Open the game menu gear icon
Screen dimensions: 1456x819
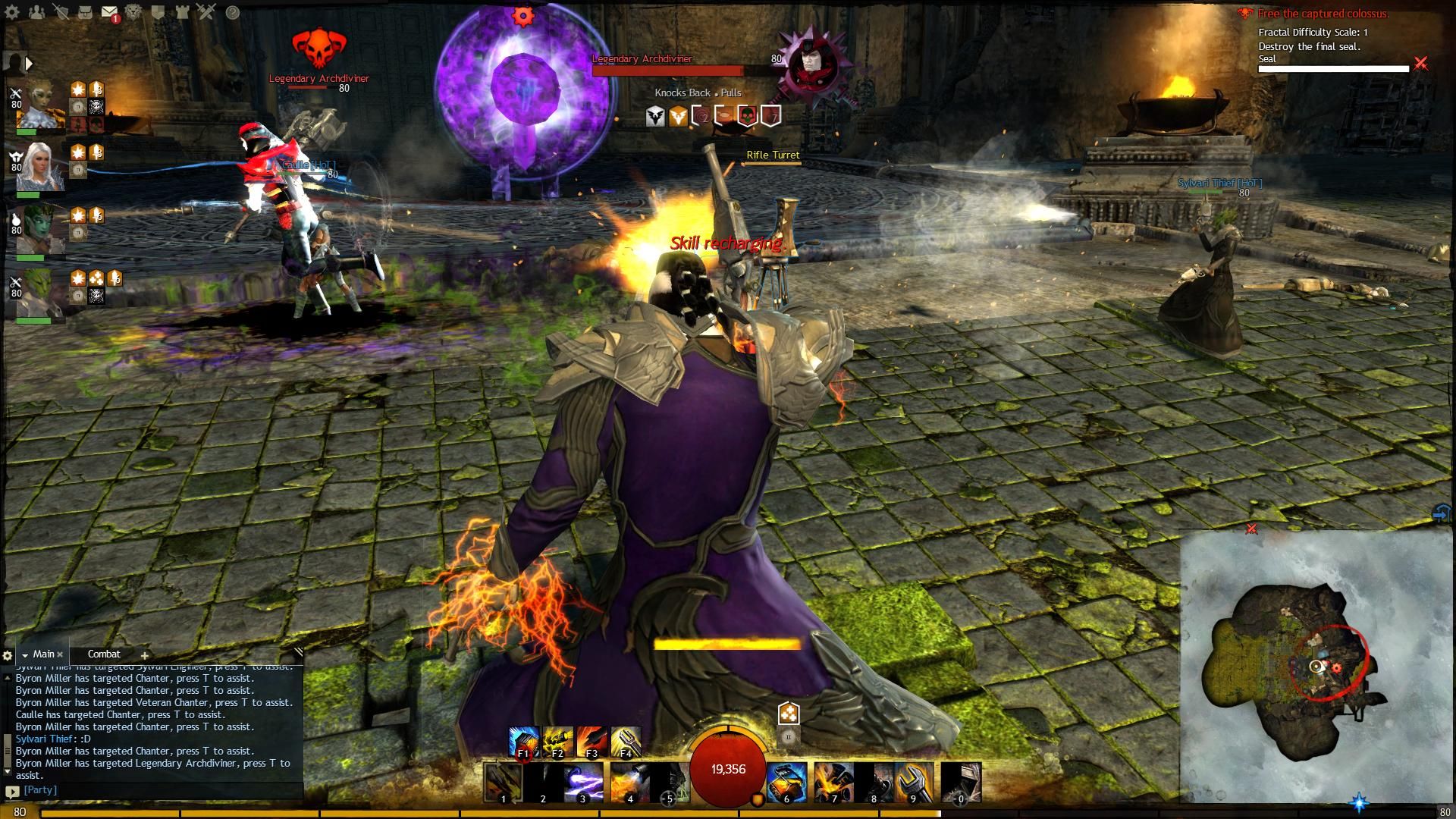(x=13, y=12)
